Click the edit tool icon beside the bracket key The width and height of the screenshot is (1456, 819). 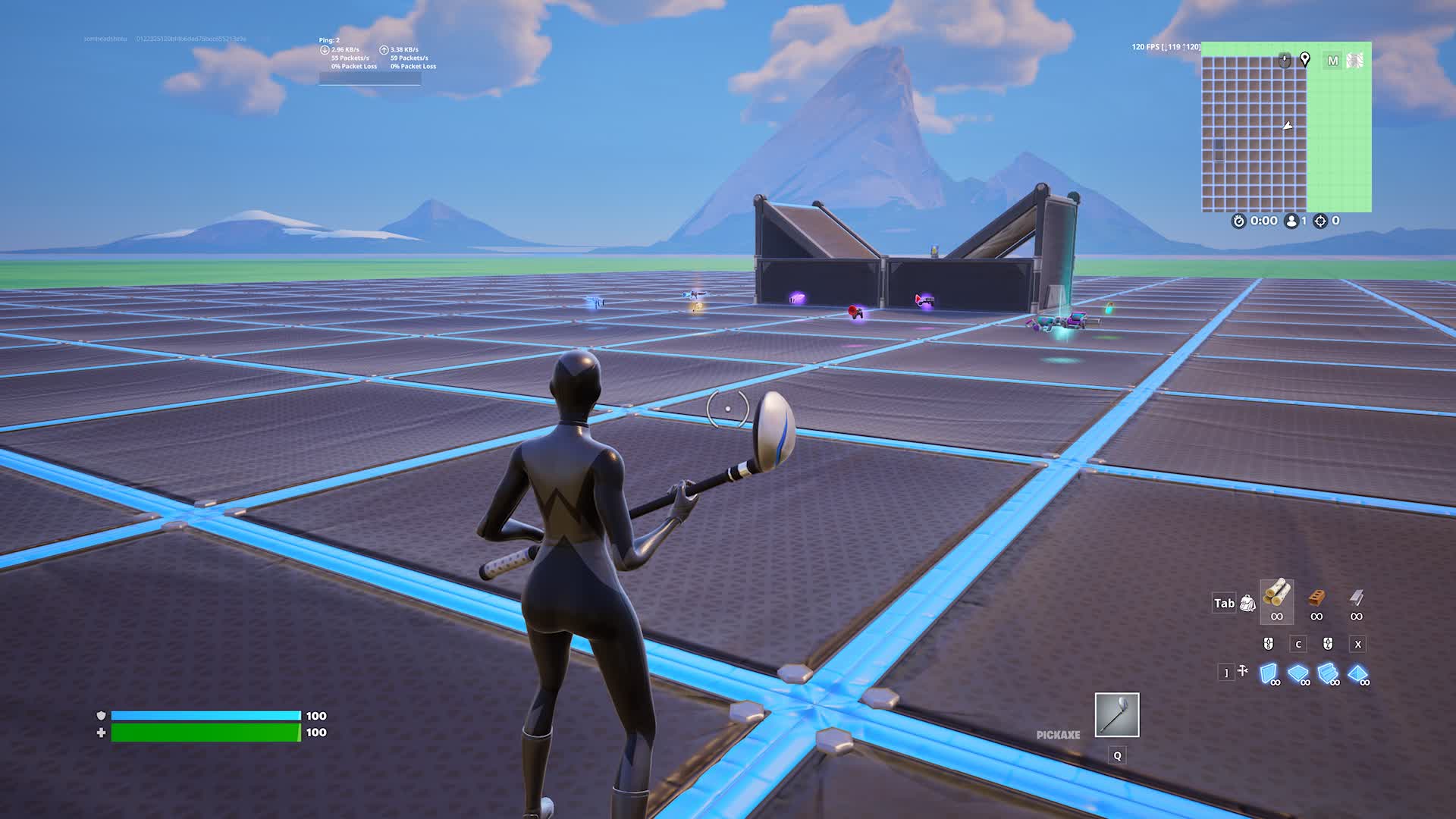coord(1242,671)
